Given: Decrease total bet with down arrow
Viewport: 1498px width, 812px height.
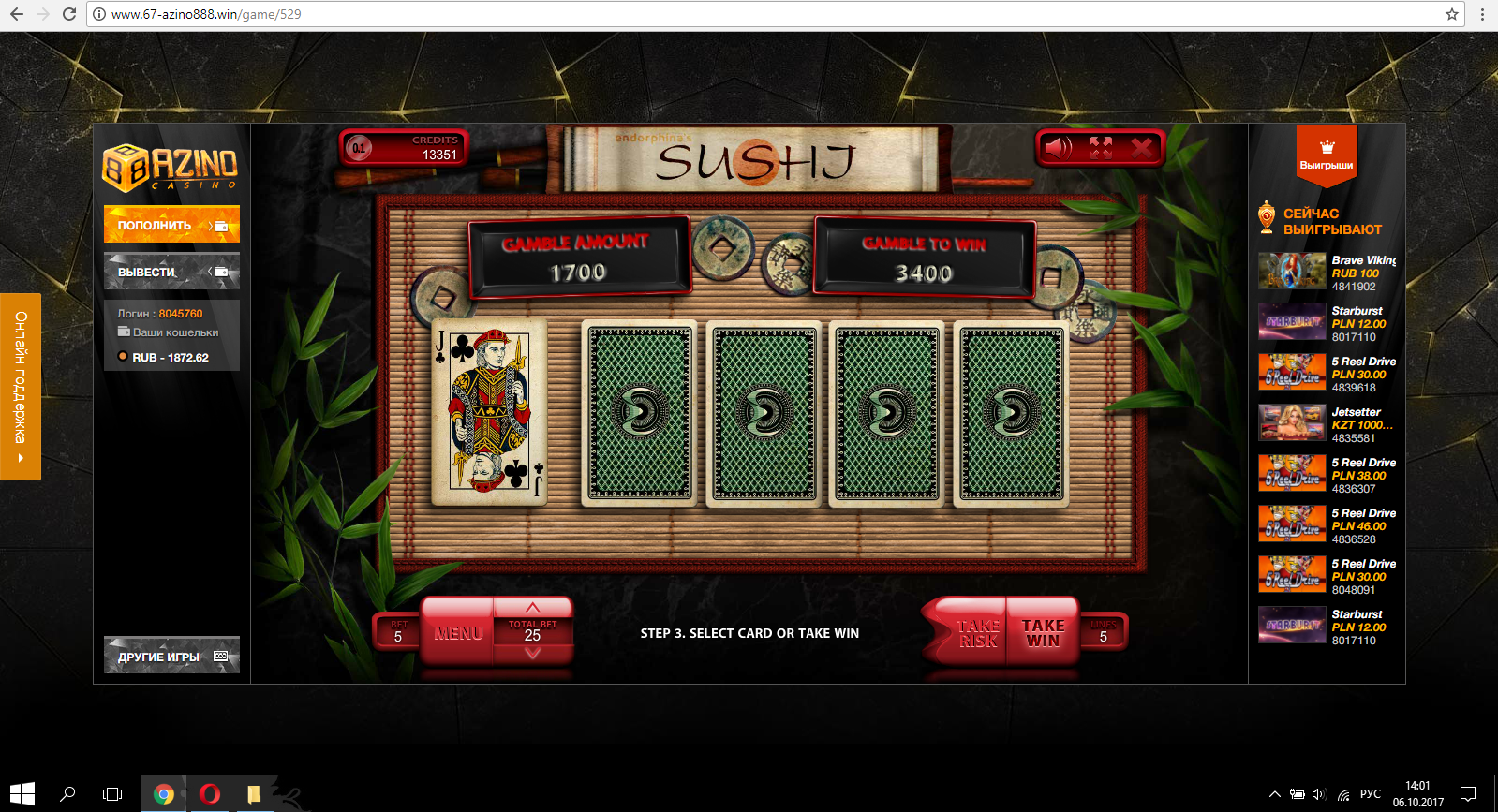Looking at the screenshot, I should pyautogui.click(x=532, y=654).
